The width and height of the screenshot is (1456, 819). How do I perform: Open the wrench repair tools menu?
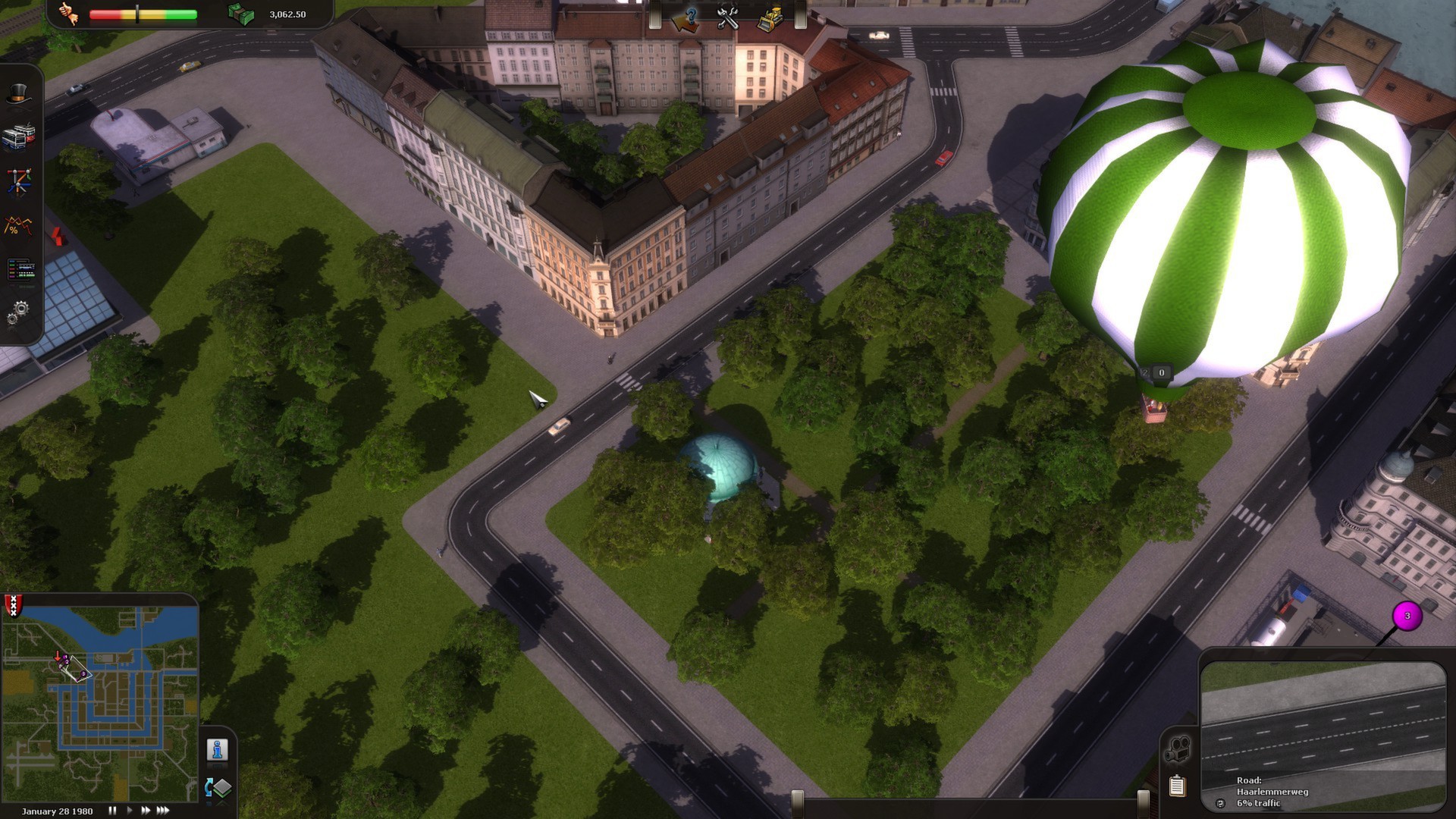pos(728,18)
